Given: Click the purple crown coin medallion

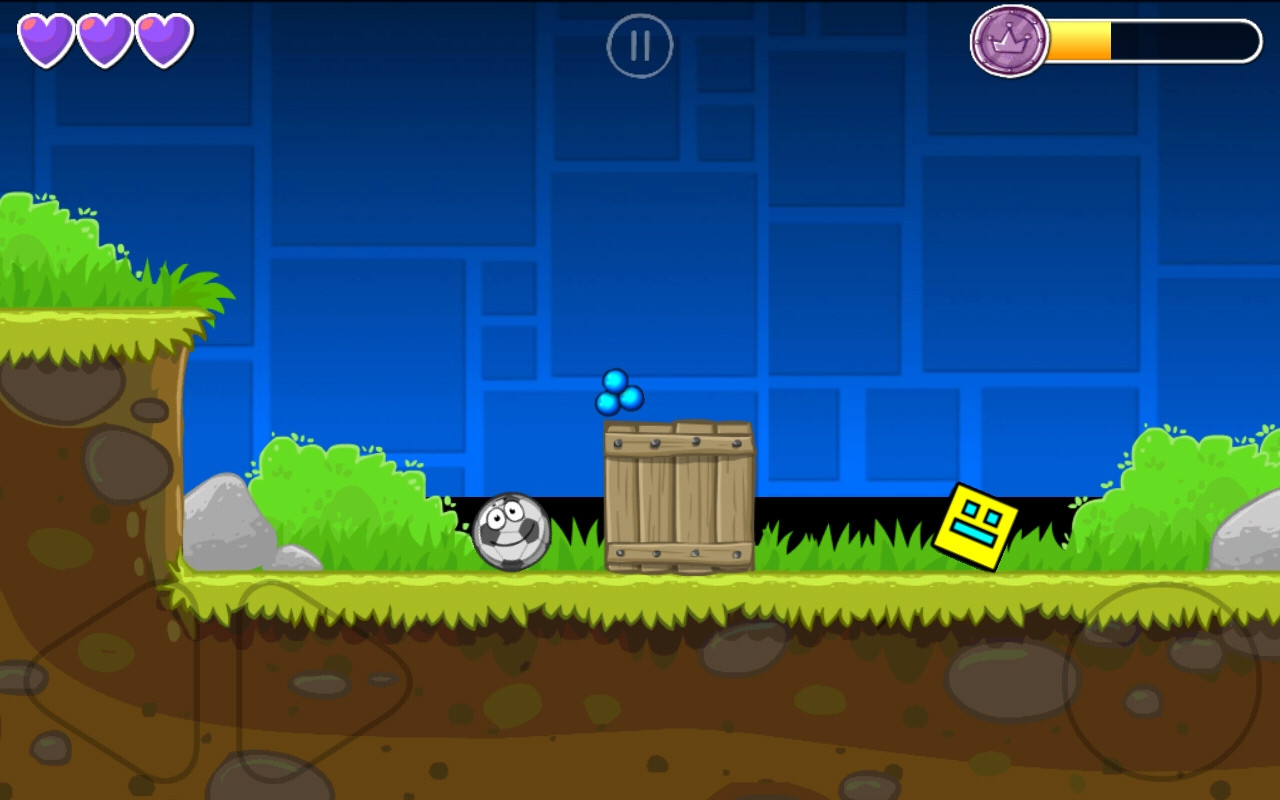Looking at the screenshot, I should pyautogui.click(x=1010, y=42).
